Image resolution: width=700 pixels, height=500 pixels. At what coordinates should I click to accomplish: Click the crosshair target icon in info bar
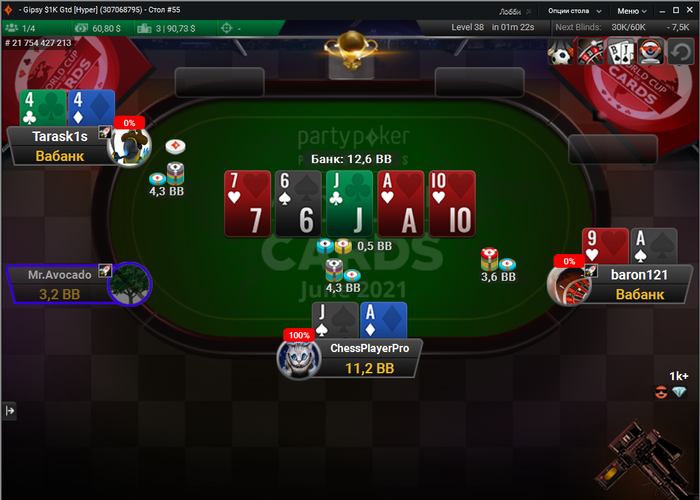click(225, 28)
